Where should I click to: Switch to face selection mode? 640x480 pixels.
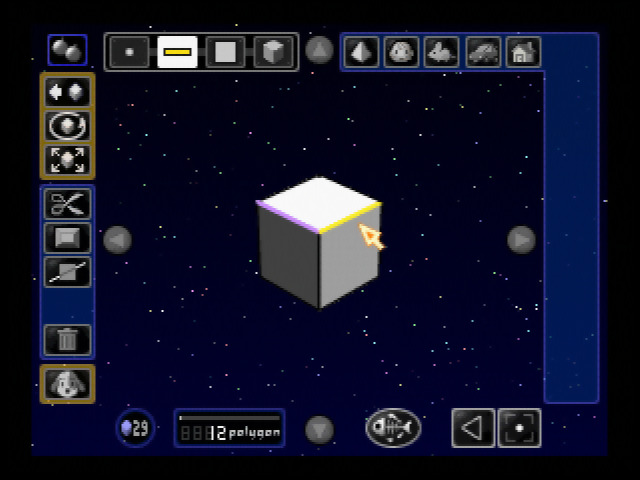tap(225, 52)
